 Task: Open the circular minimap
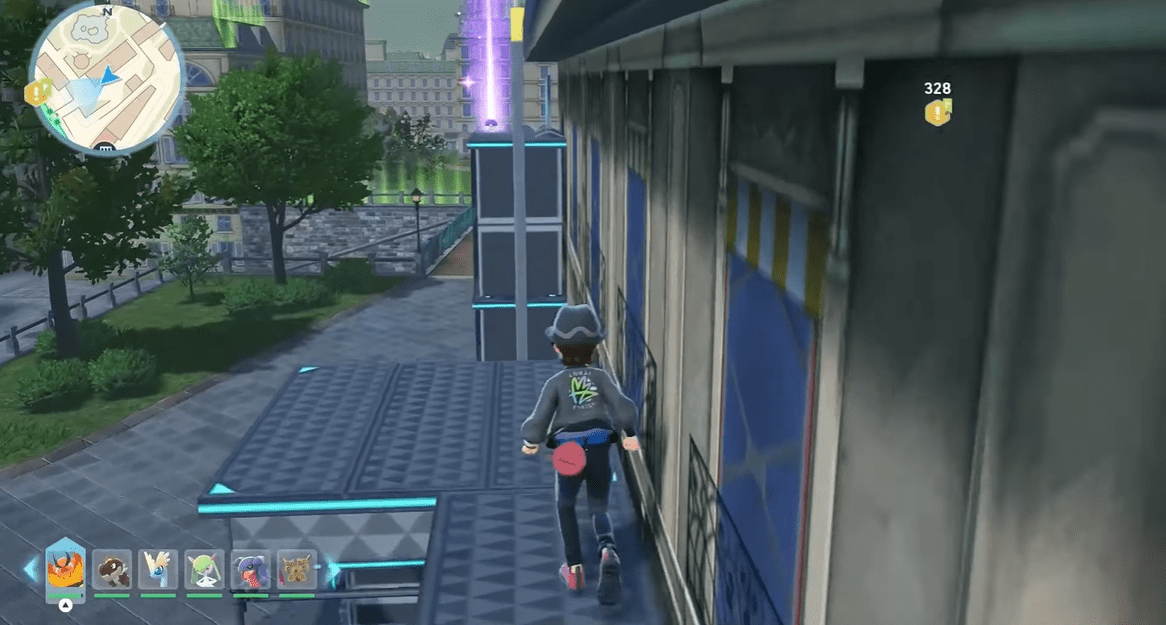[x=105, y=79]
